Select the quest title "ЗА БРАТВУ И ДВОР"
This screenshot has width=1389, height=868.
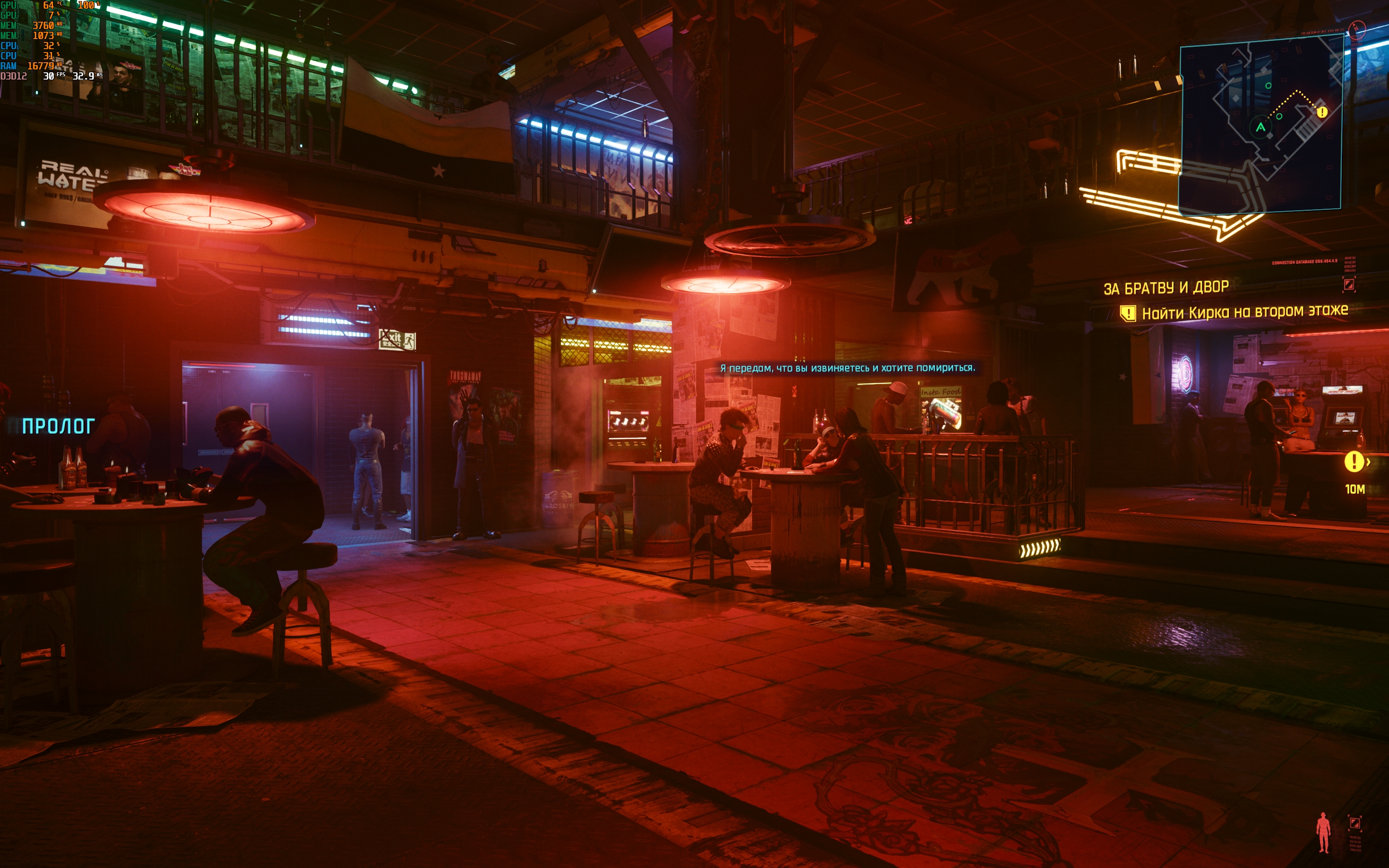tap(1166, 287)
